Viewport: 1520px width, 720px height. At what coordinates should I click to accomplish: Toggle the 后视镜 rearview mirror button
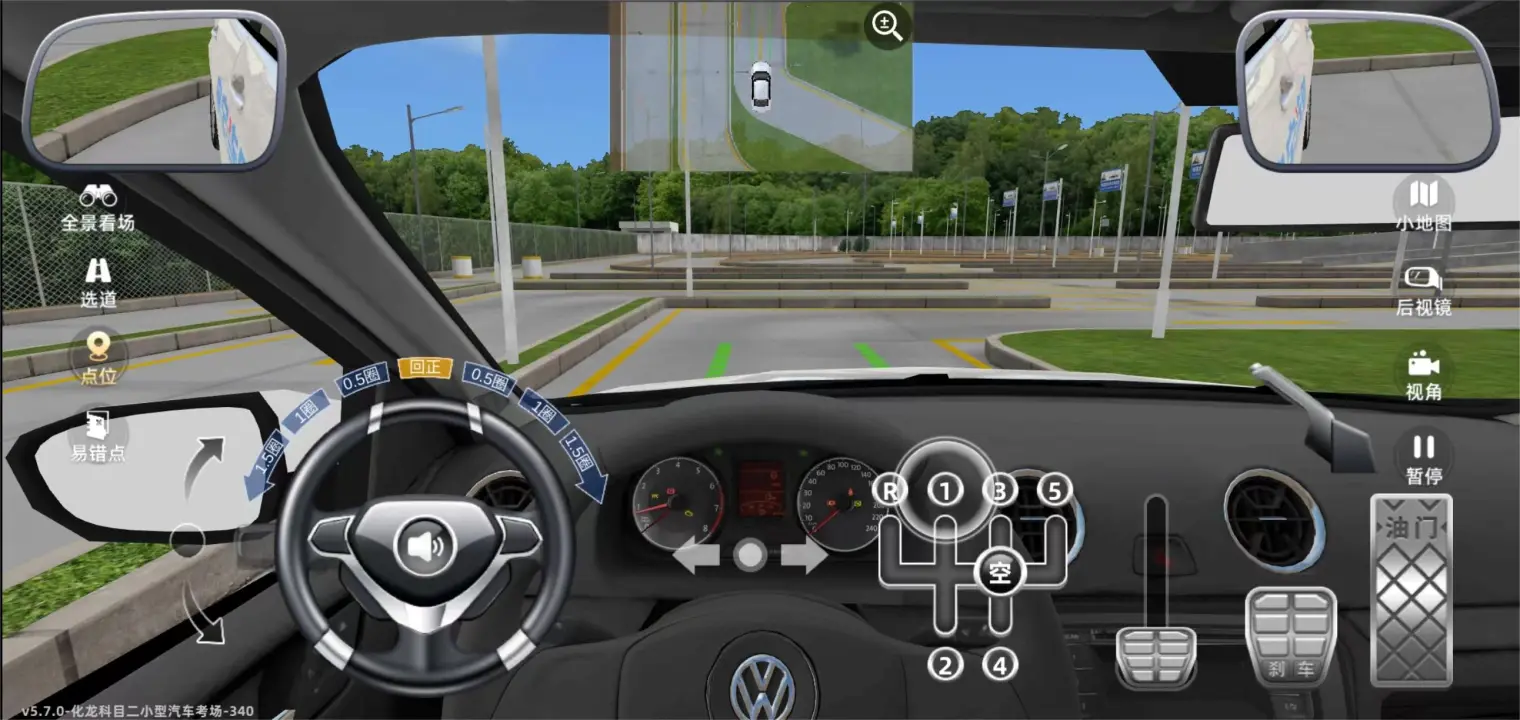[1423, 290]
